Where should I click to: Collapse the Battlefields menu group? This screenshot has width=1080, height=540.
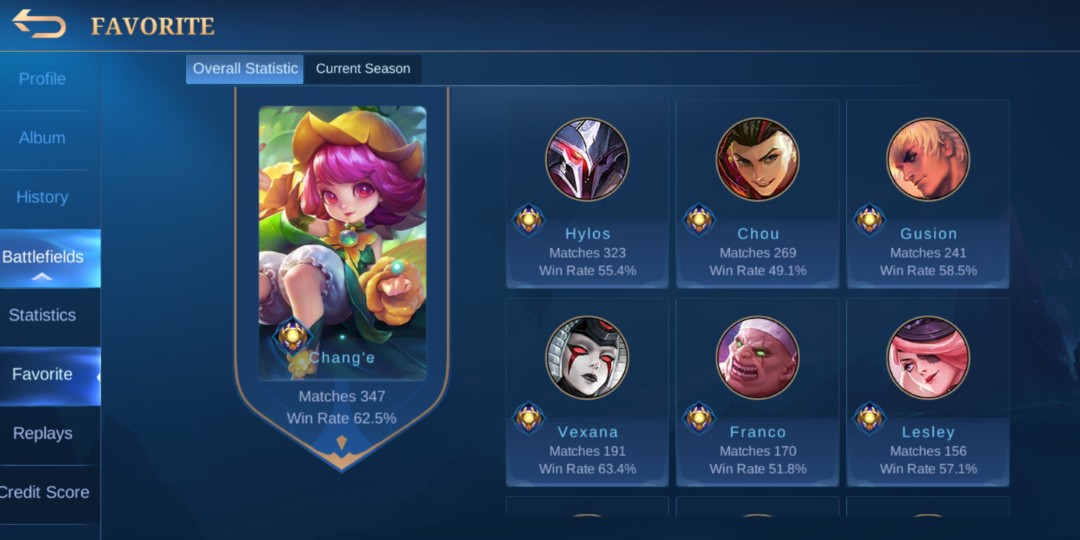[x=42, y=259]
